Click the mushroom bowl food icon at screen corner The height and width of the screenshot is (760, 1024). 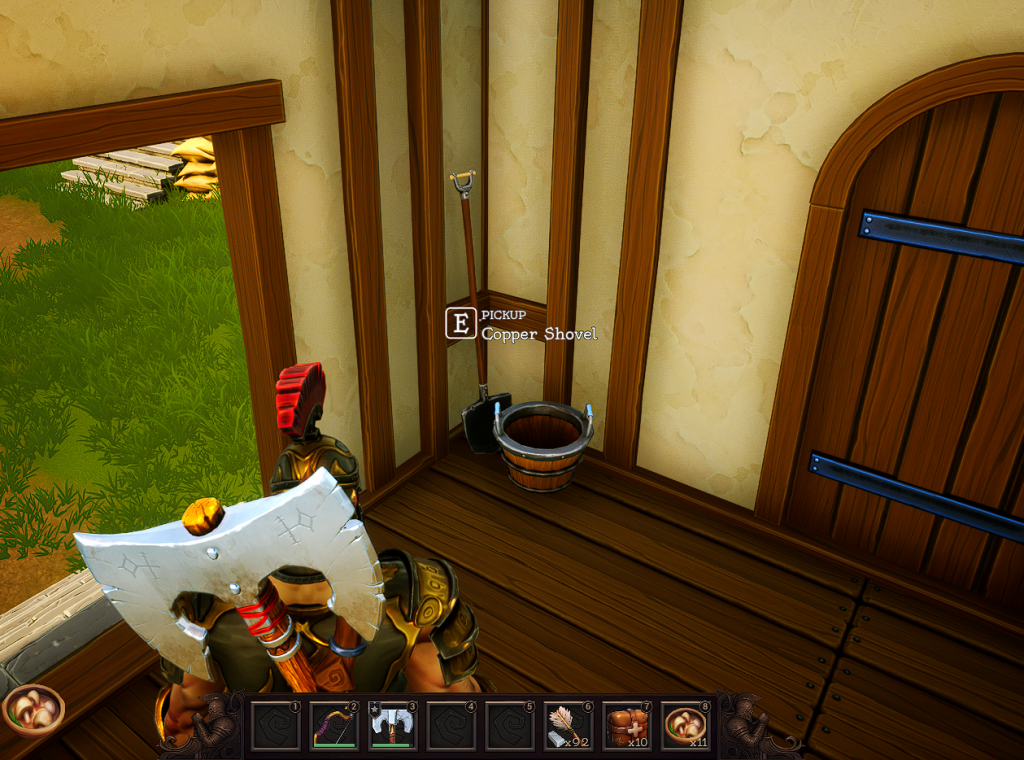[x=33, y=710]
